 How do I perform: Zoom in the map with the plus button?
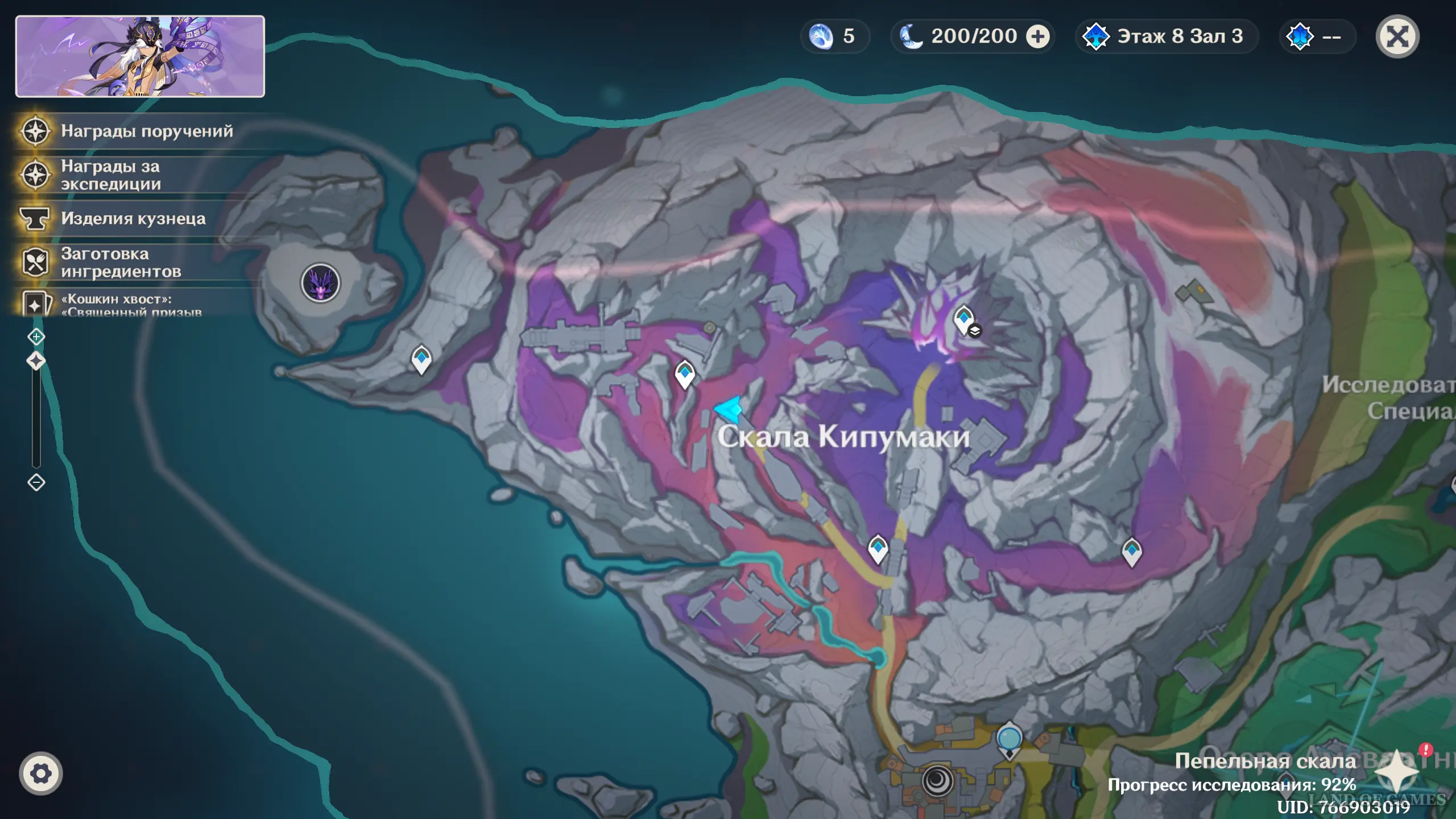click(36, 337)
